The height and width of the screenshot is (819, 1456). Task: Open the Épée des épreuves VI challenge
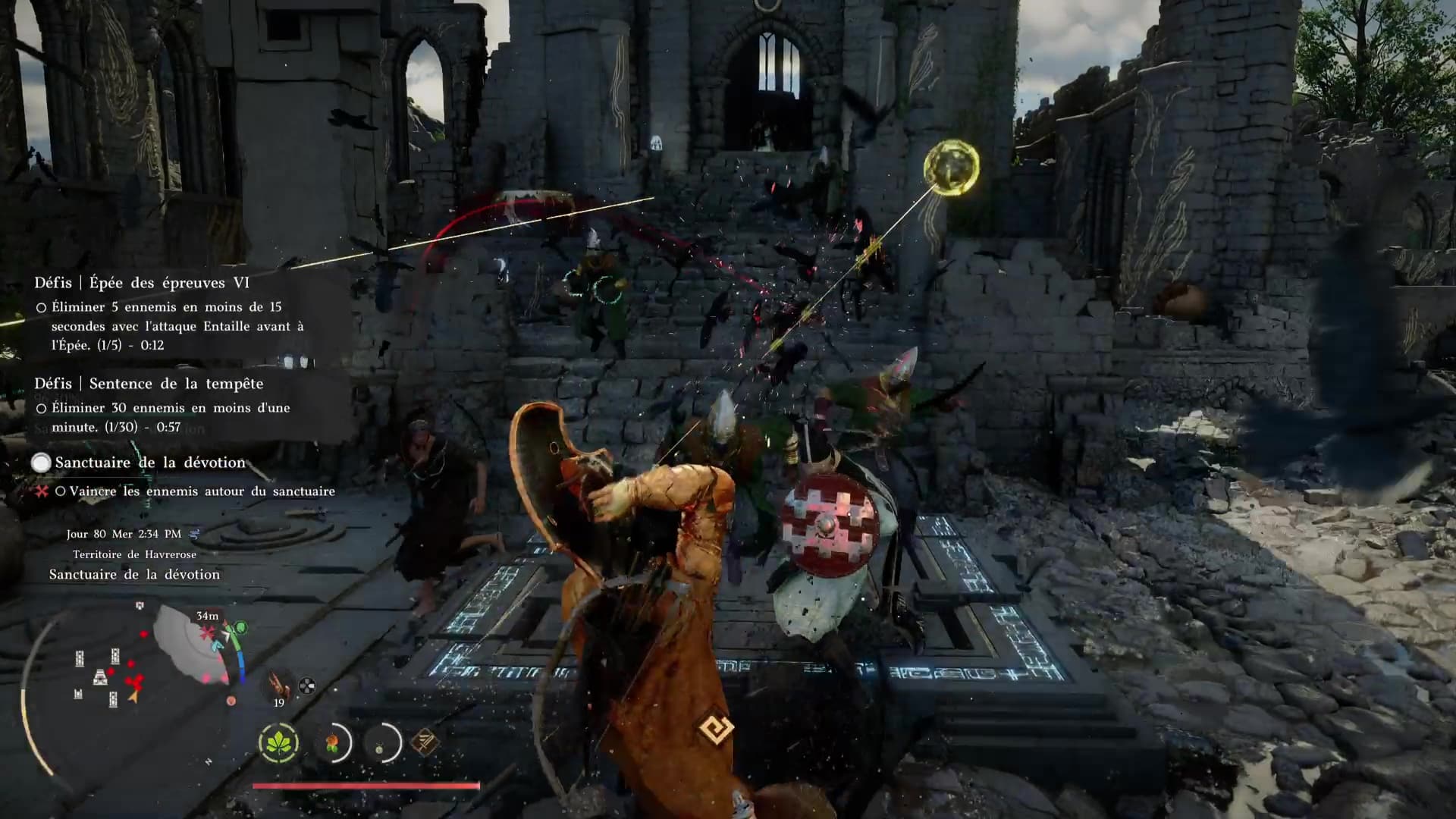click(x=142, y=283)
